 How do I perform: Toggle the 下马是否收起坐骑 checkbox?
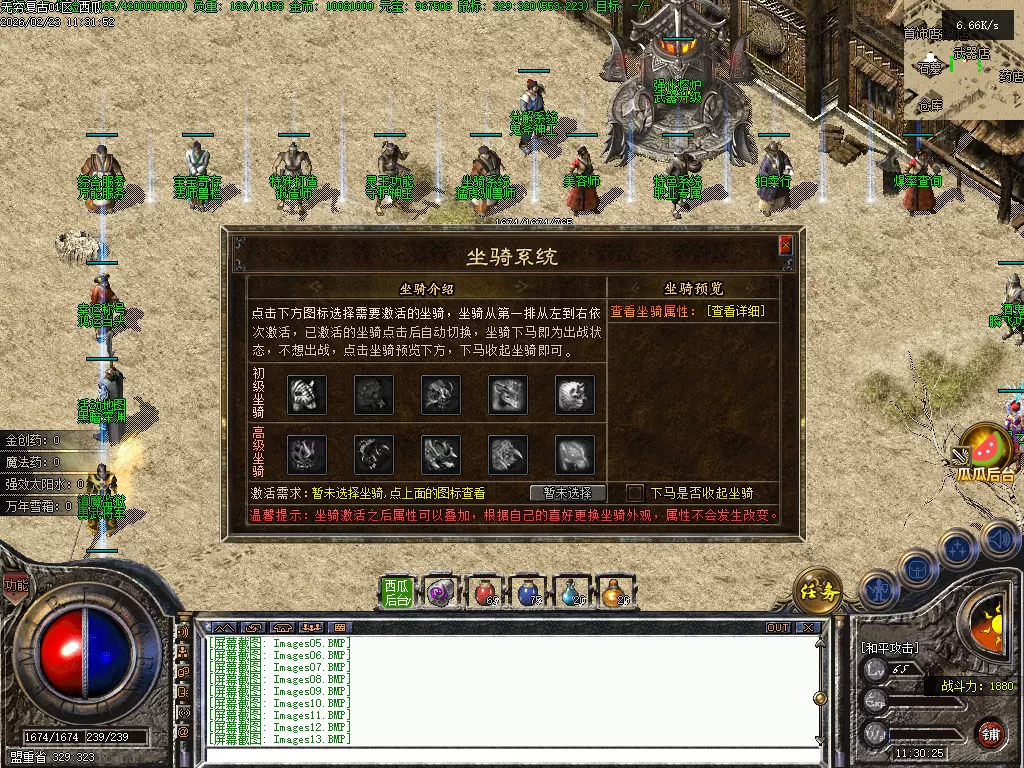pyautogui.click(x=635, y=493)
